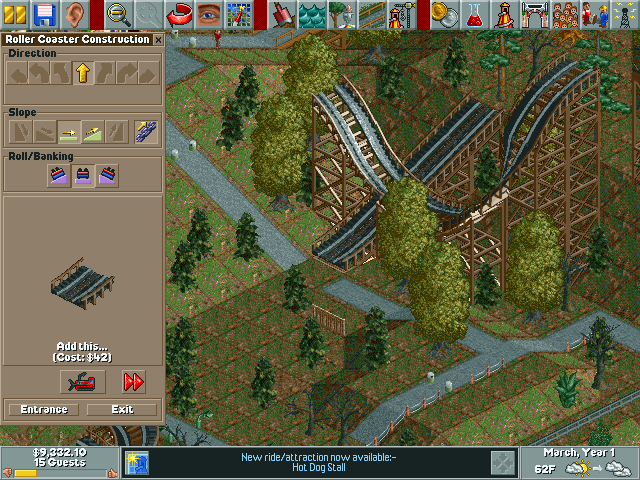Close the Roller Coaster Construction window
640x480 pixels.
click(x=158, y=40)
